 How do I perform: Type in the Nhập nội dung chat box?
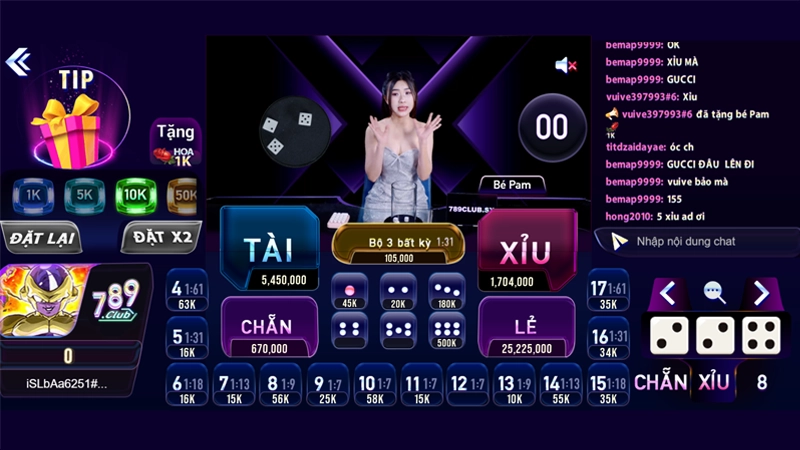(x=700, y=241)
